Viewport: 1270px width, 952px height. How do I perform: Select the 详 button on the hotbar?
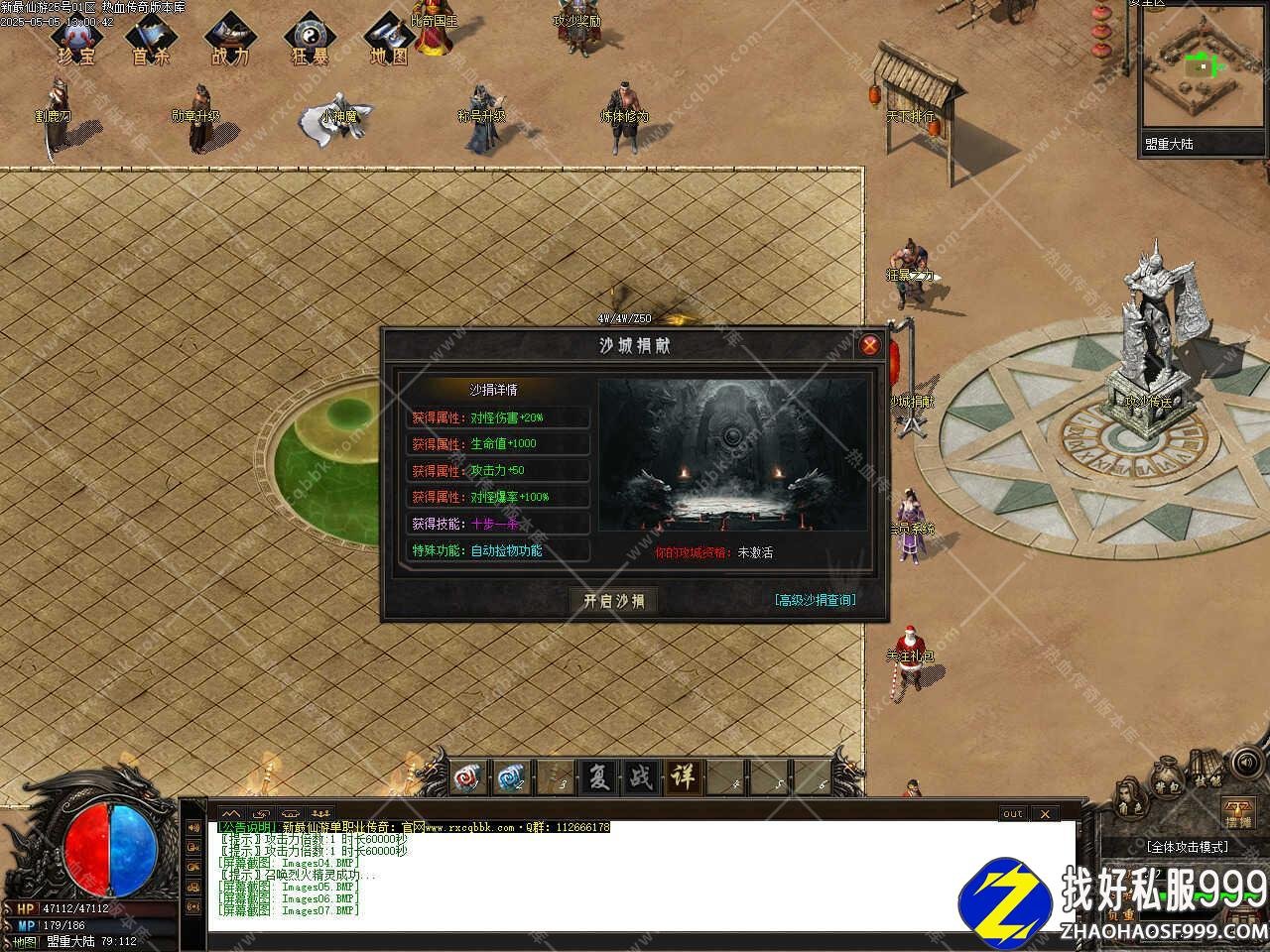(684, 776)
